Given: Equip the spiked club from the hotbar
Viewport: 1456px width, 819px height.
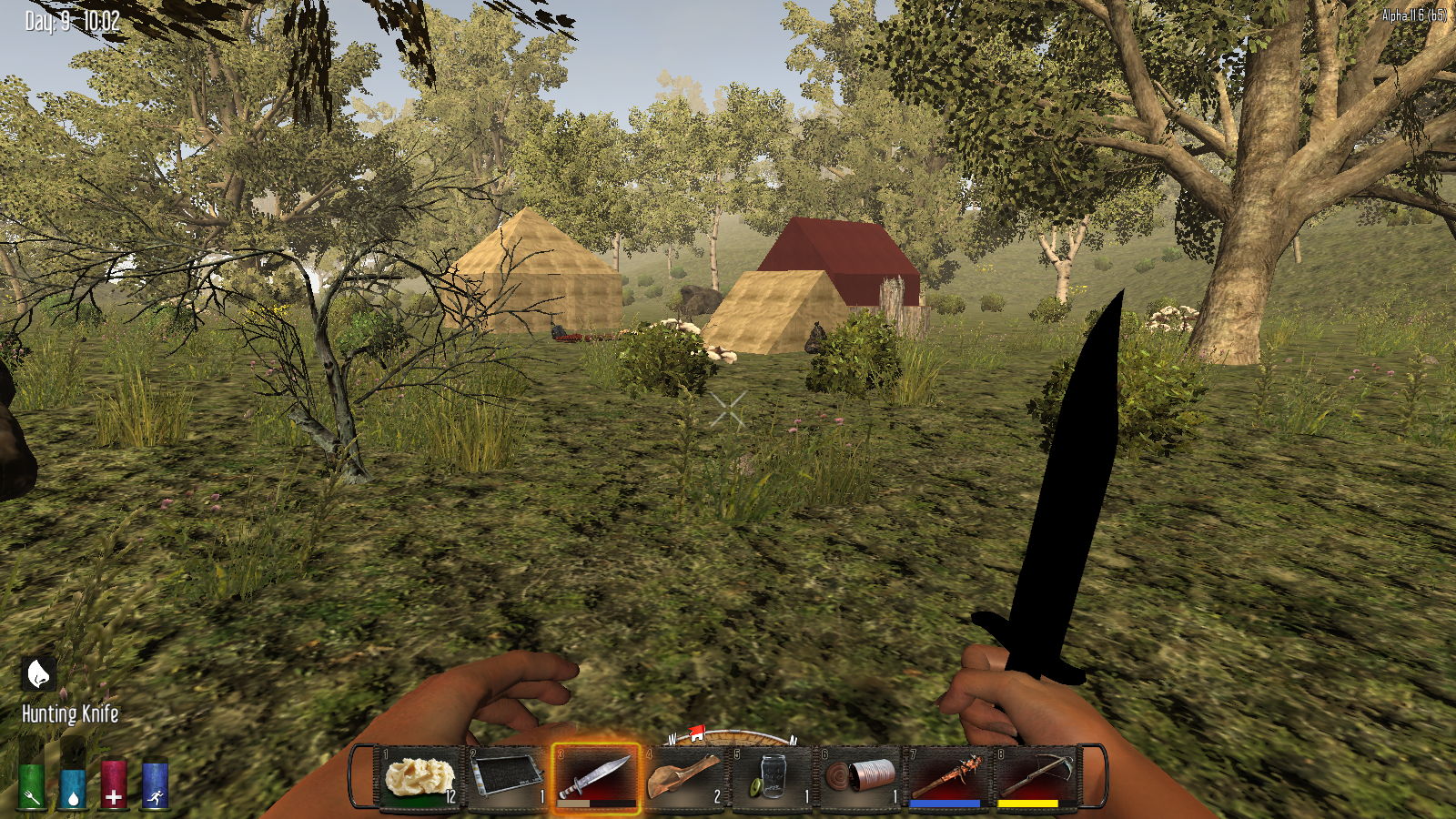Looking at the screenshot, I should (947, 778).
